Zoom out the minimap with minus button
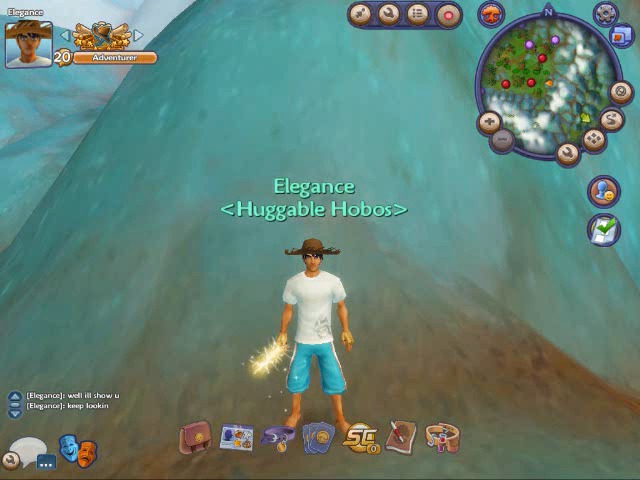The image size is (640, 480). 503,141
